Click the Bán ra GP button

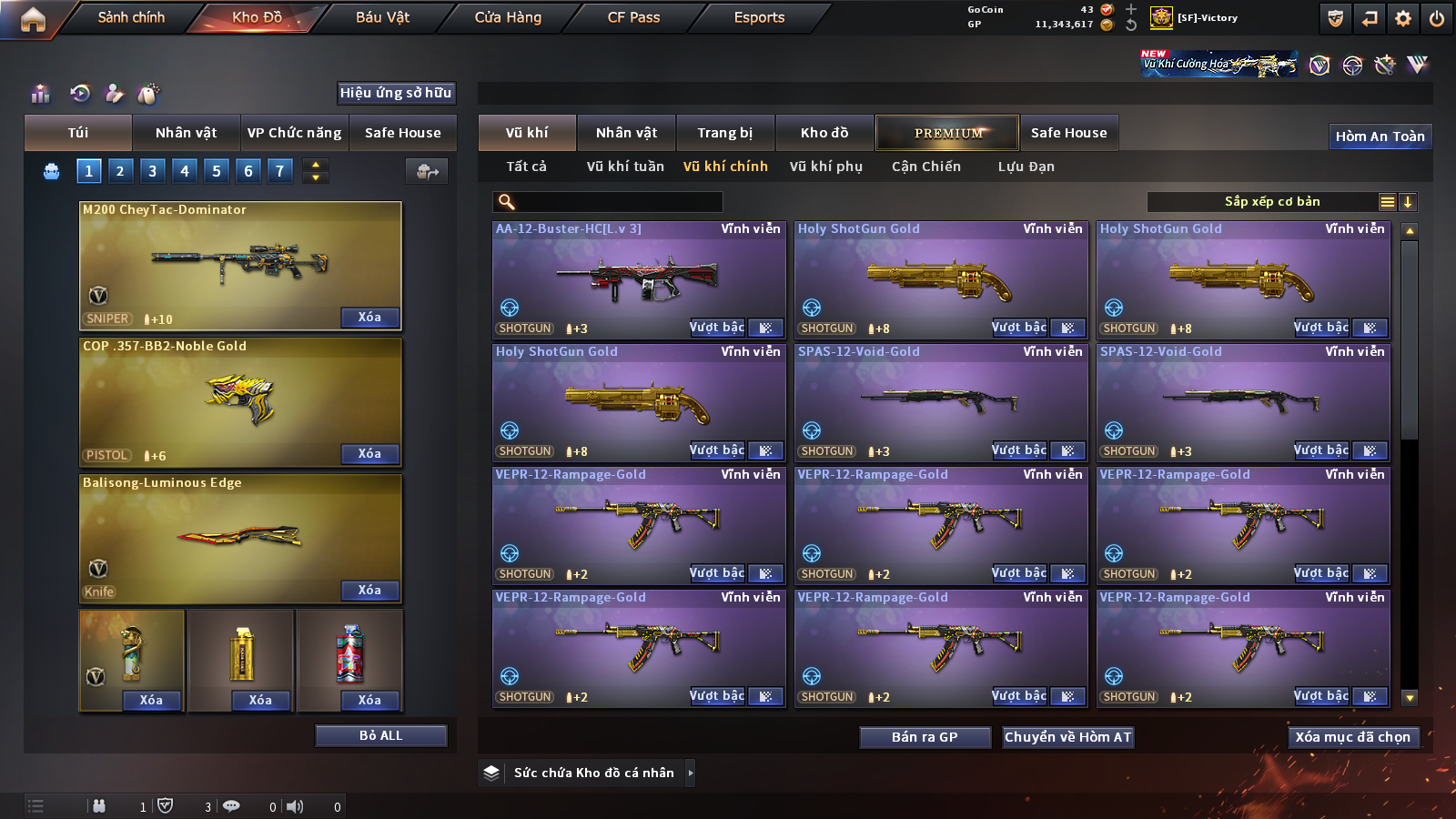(x=925, y=737)
